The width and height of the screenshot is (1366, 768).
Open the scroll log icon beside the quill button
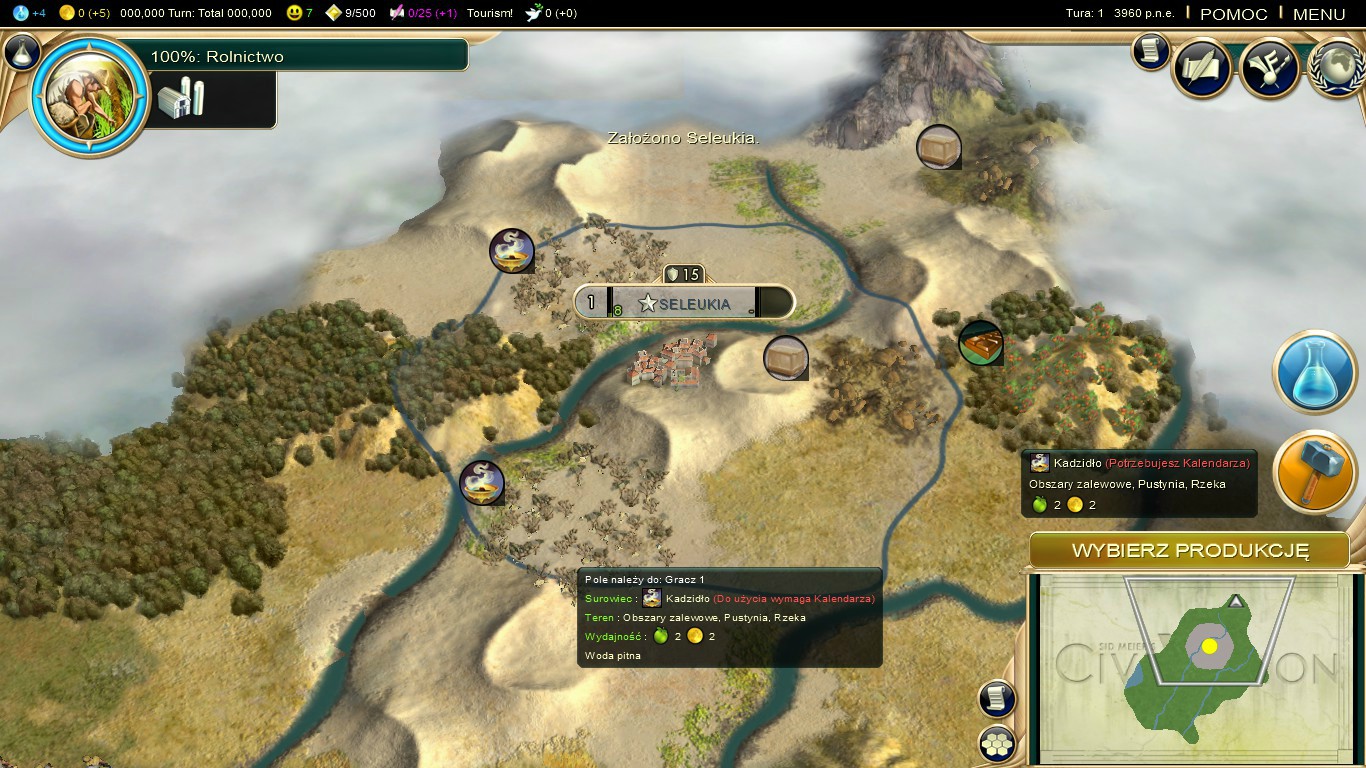pyautogui.click(x=1151, y=50)
